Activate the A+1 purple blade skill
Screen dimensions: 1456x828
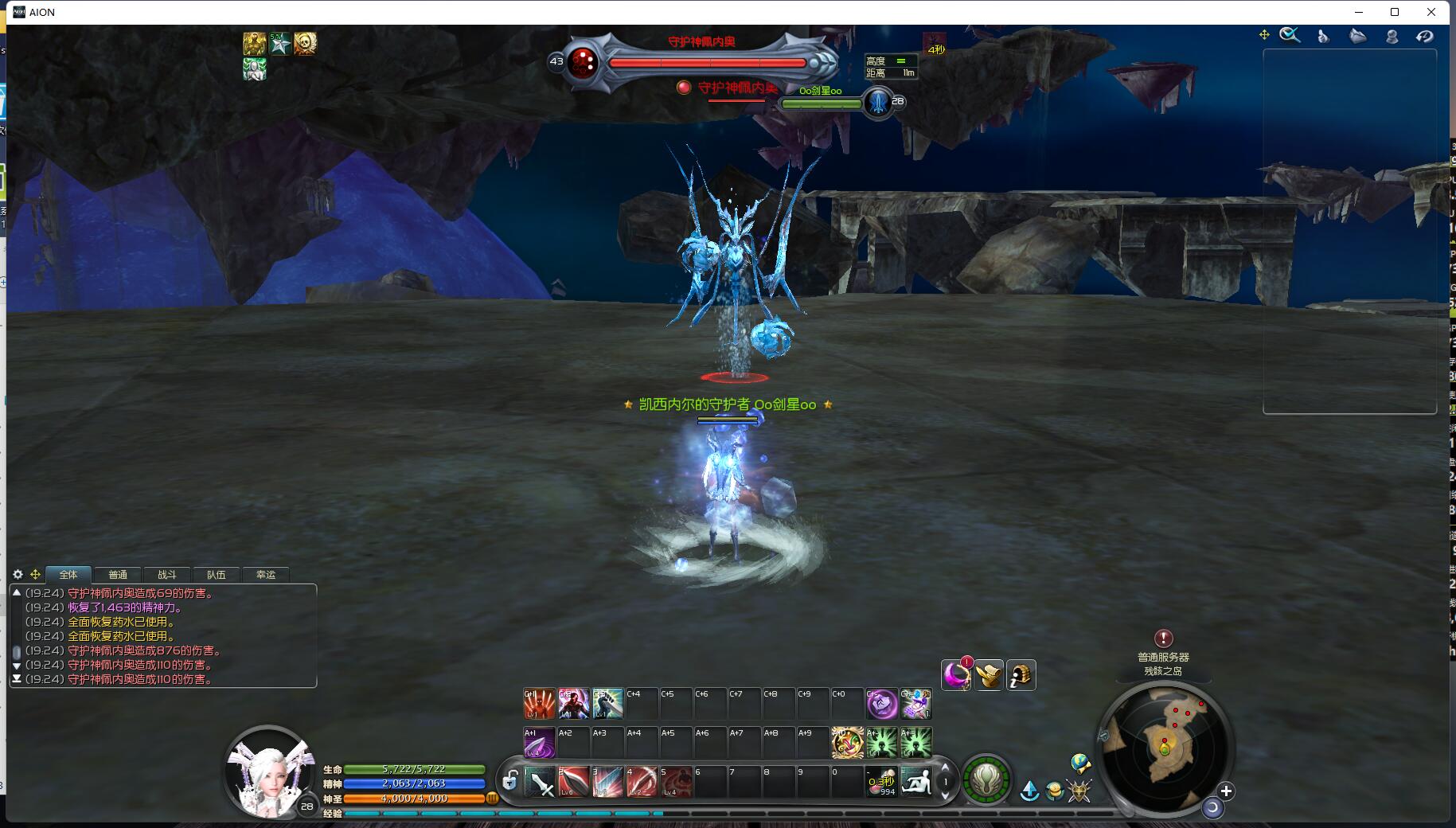tap(539, 742)
